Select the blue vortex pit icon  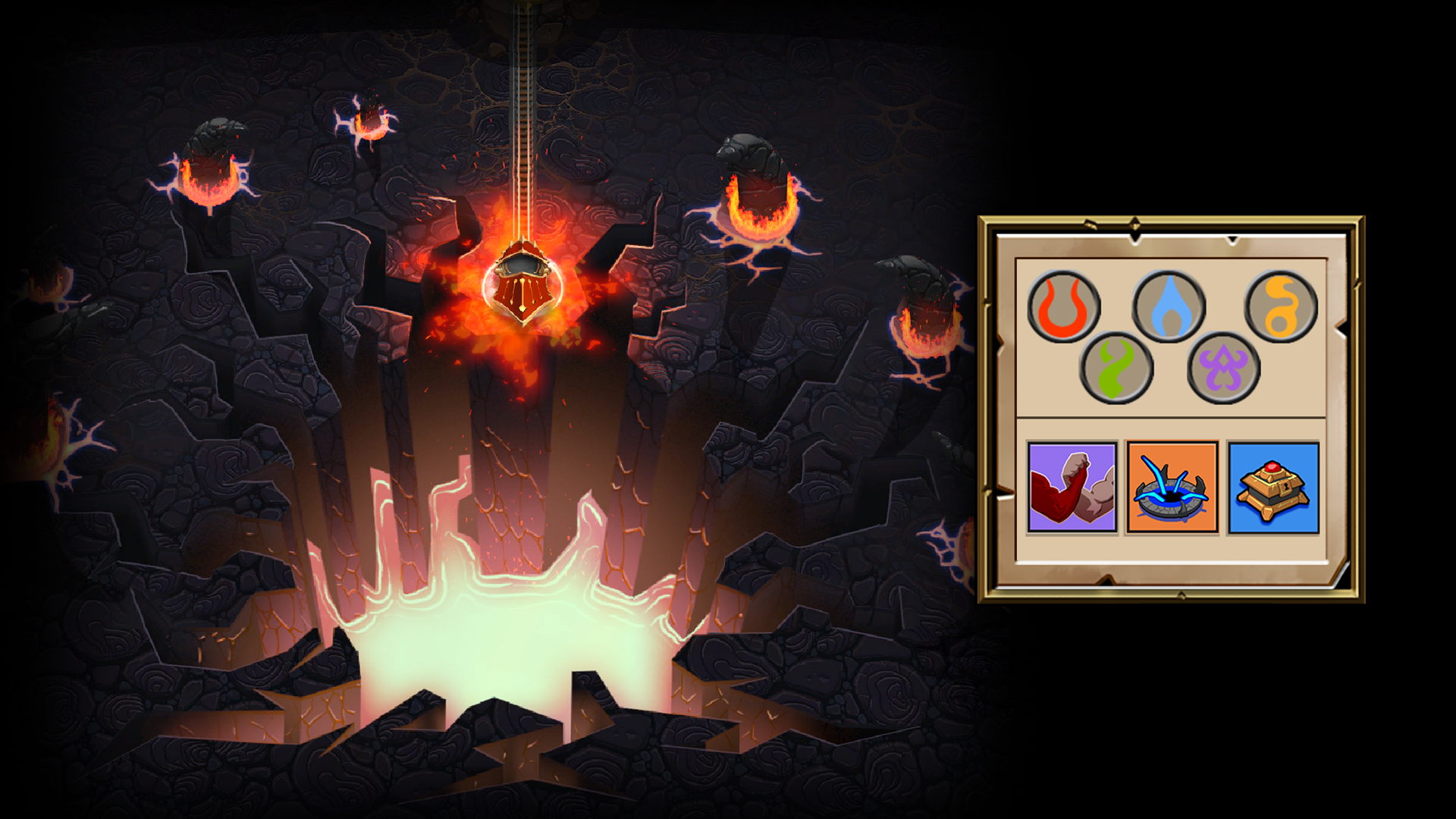pyautogui.click(x=1172, y=488)
